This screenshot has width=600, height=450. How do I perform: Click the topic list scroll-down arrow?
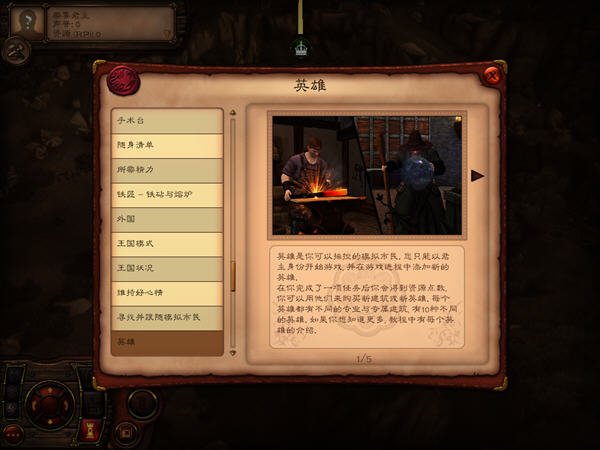coord(233,351)
